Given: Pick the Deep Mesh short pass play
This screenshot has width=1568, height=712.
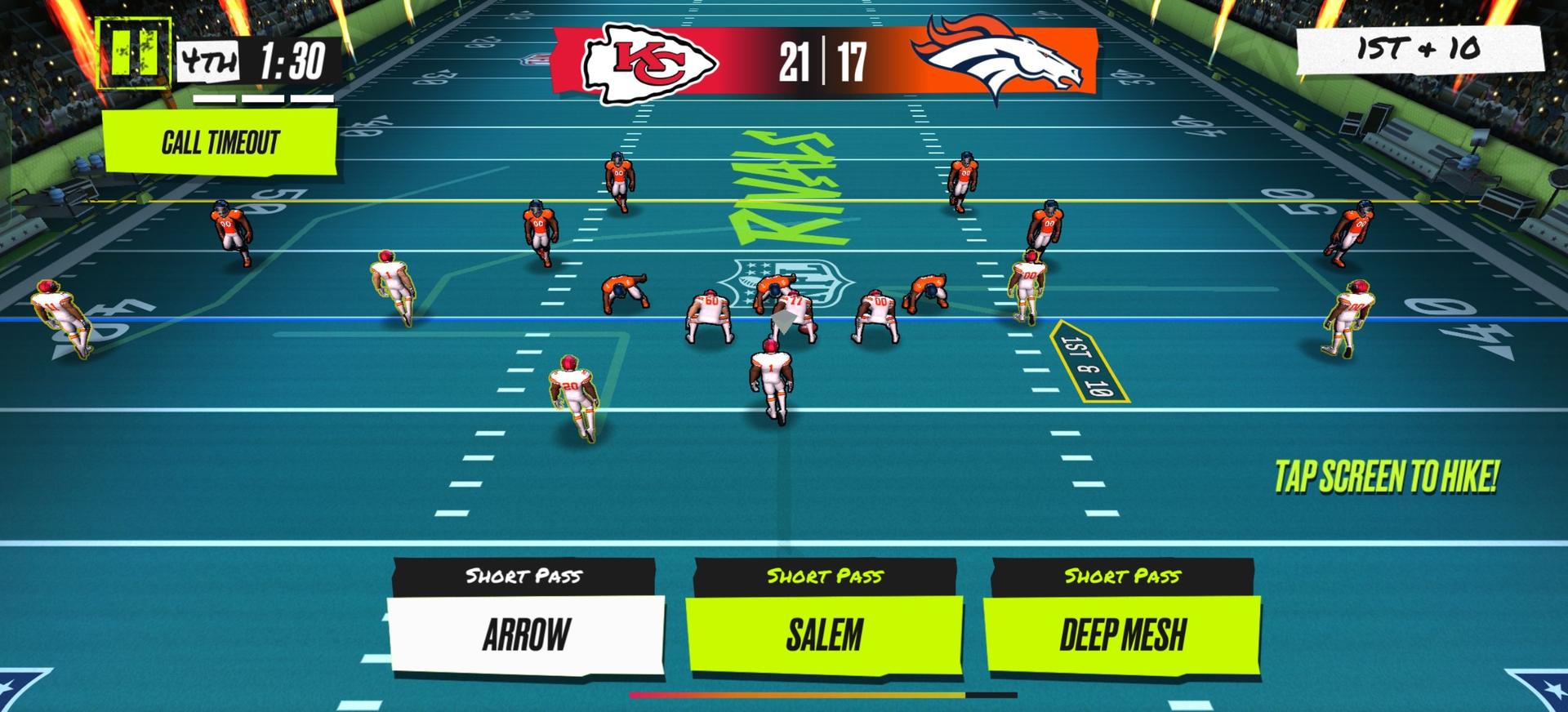Looking at the screenshot, I should pos(1122,634).
